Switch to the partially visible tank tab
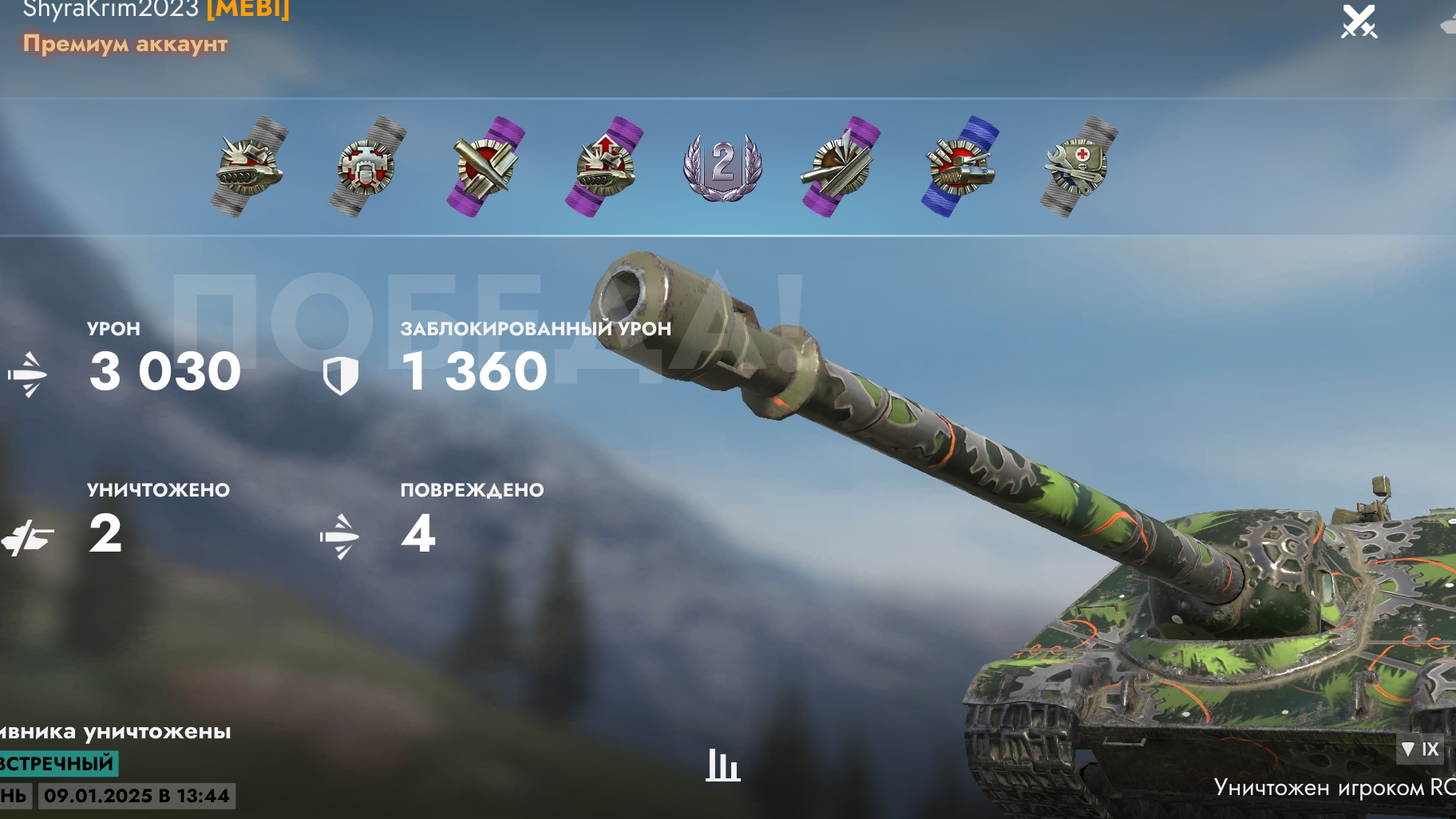Image resolution: width=1456 pixels, height=819 pixels. [x=1448, y=24]
